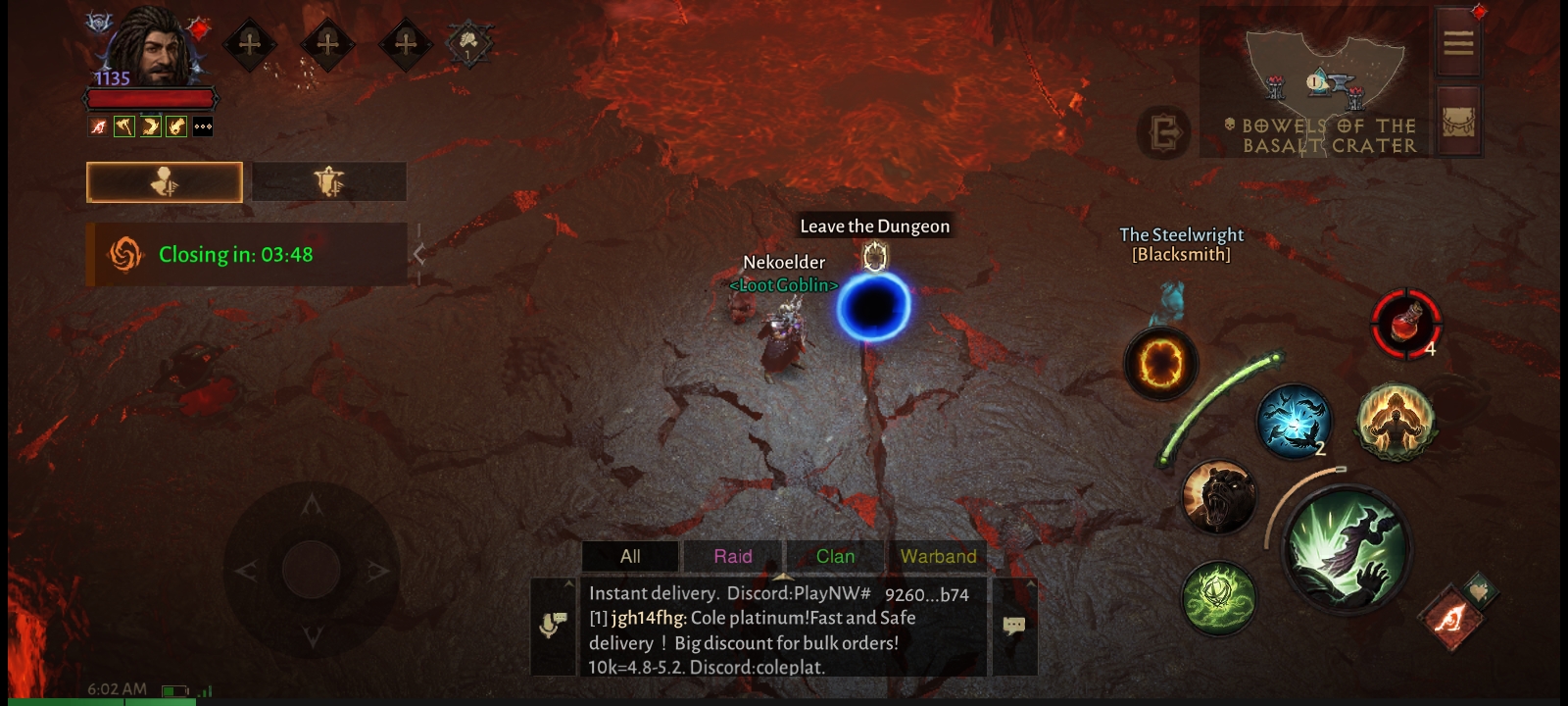
Task: Cast the blue ravens skill
Action: click(1294, 422)
